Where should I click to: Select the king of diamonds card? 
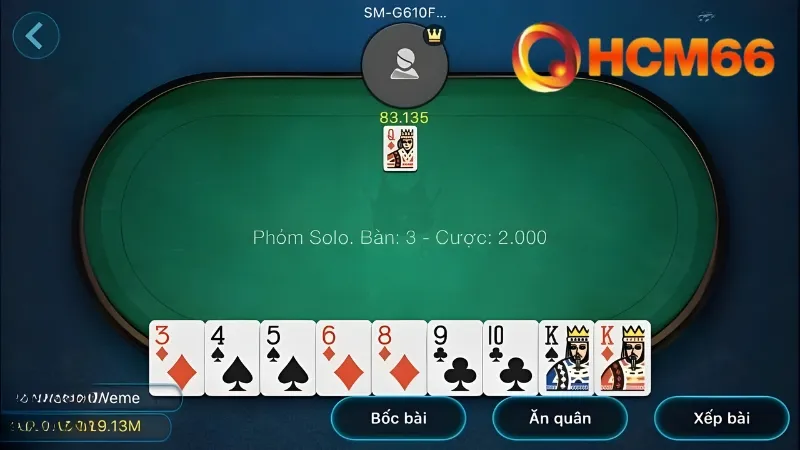pyautogui.click(x=623, y=358)
